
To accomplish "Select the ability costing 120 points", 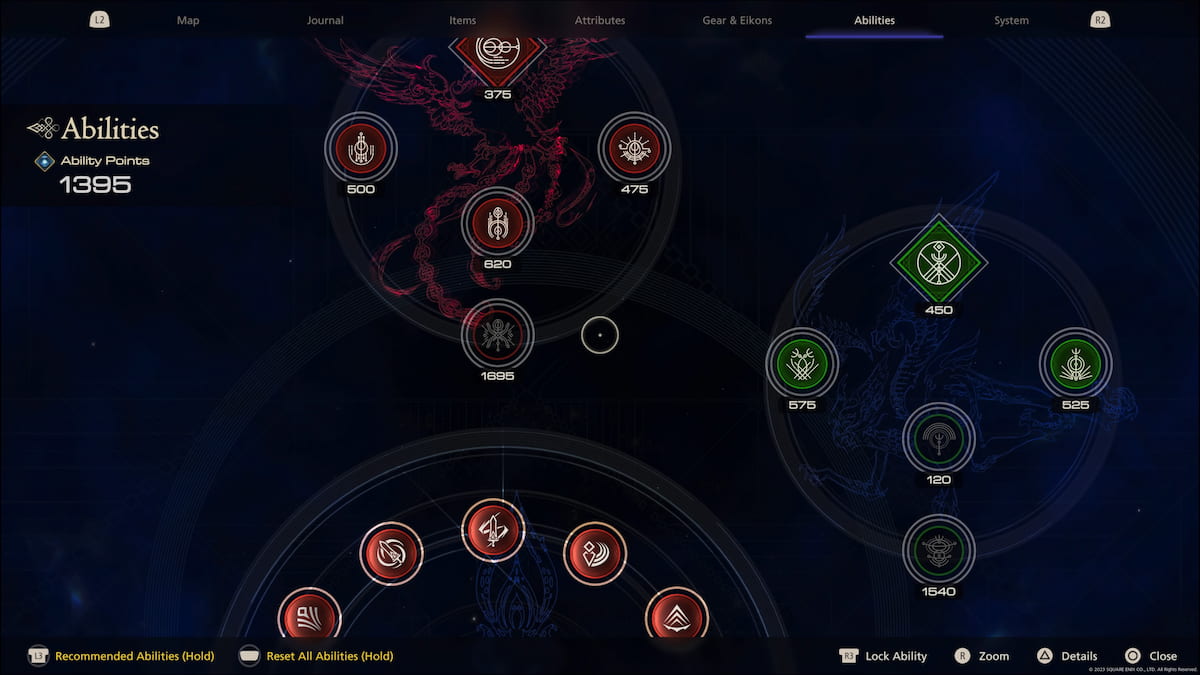I will point(939,438).
